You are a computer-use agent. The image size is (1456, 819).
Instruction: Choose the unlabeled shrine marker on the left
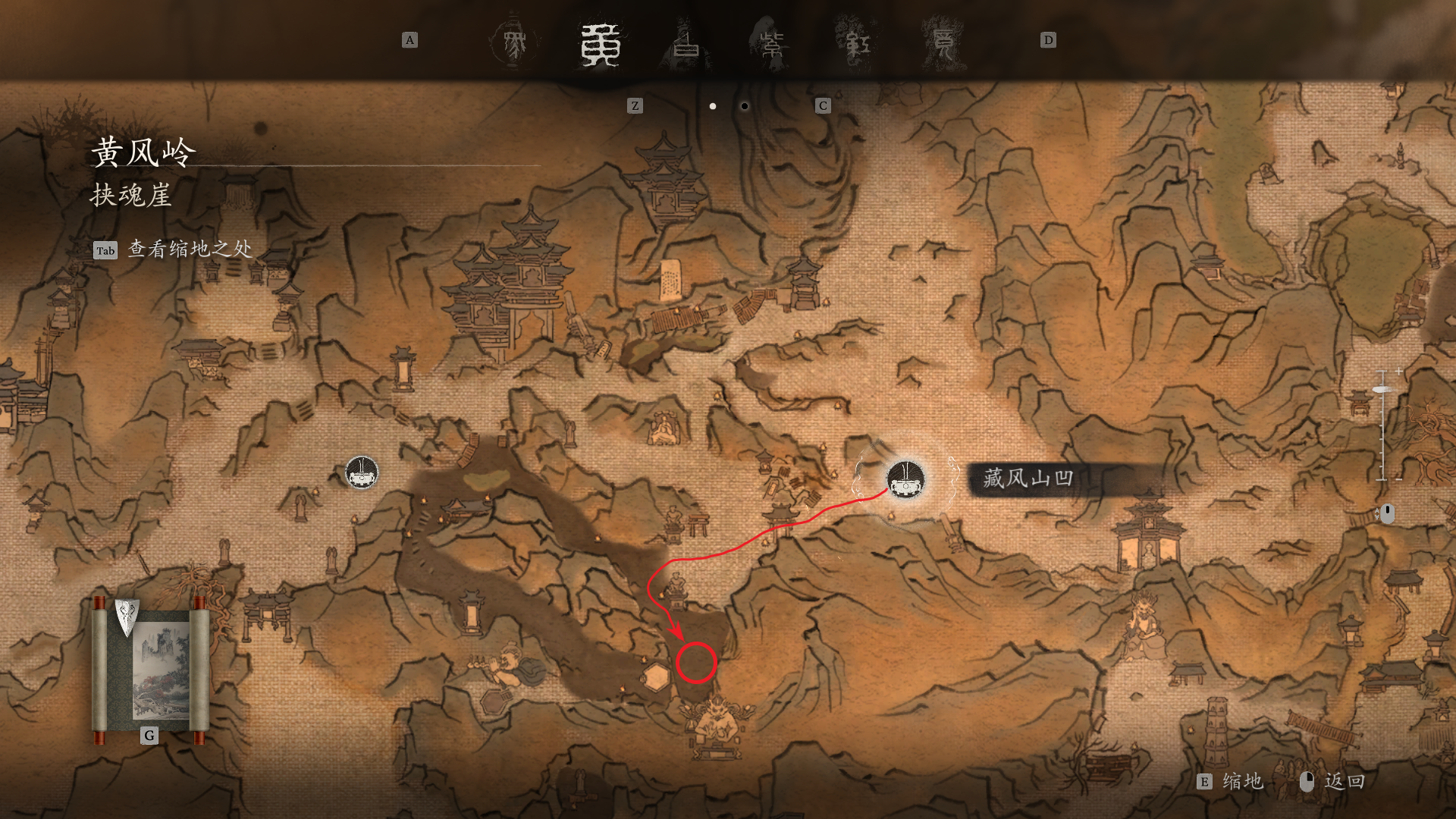(x=362, y=472)
